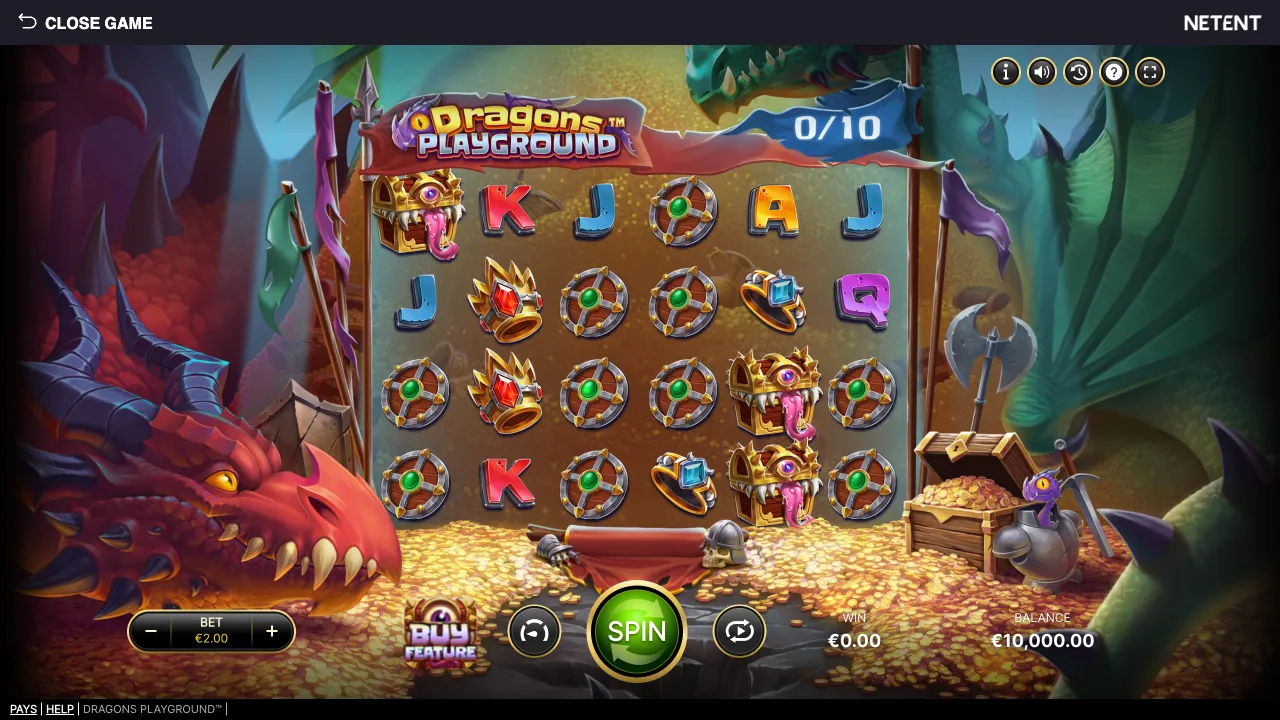Open help via the question mark icon

[1114, 72]
